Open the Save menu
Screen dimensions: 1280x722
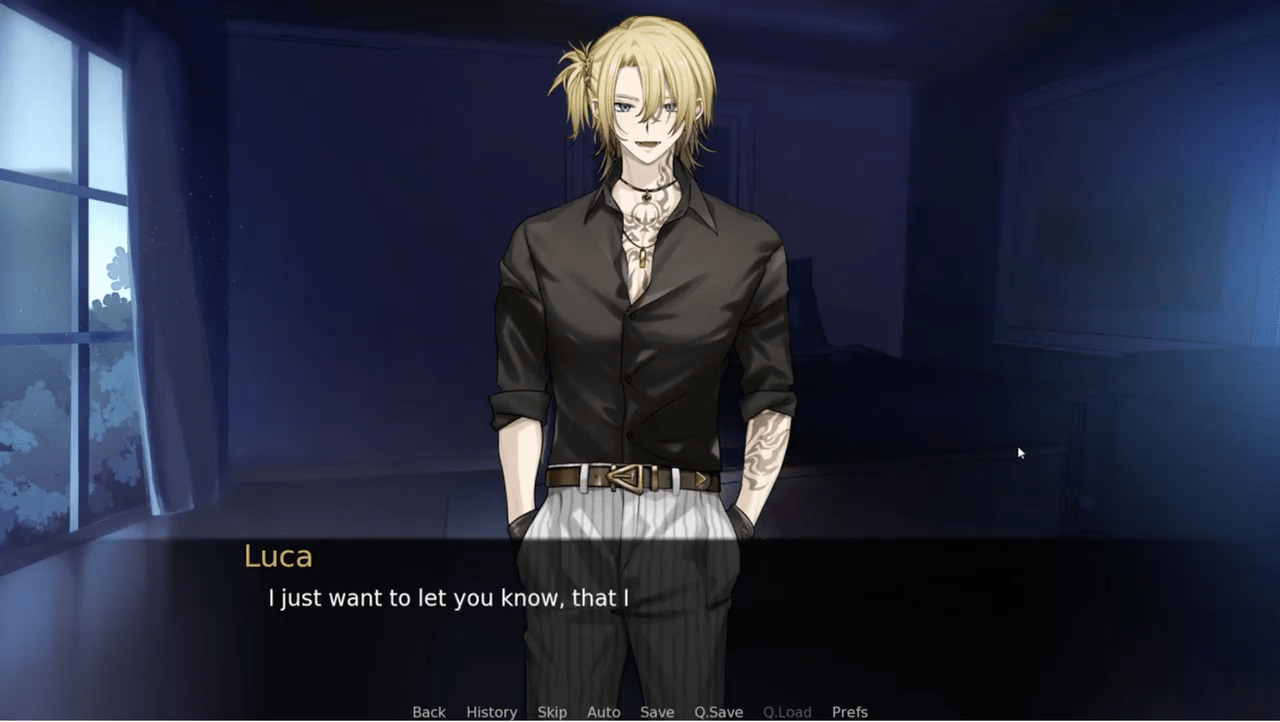(x=657, y=712)
